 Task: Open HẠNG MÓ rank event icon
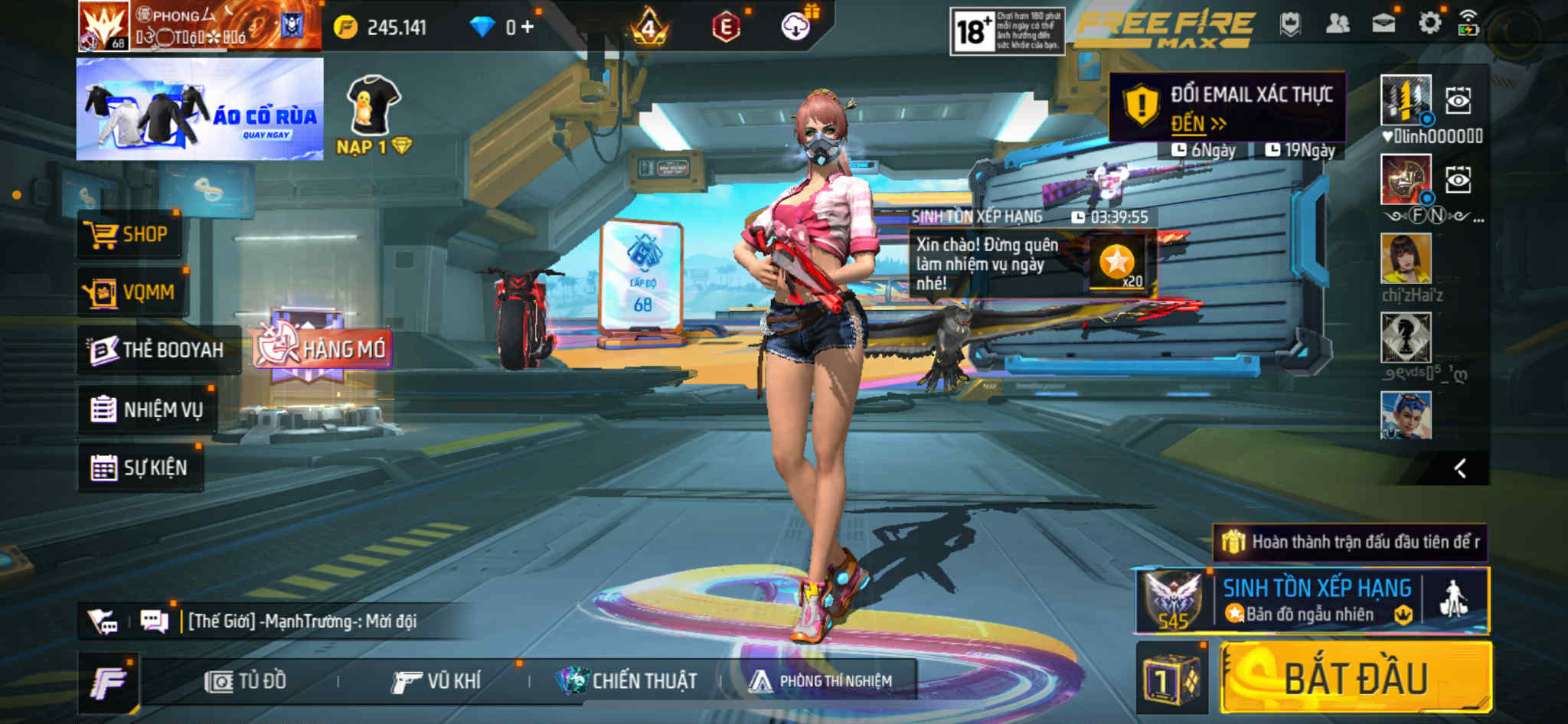coord(322,349)
